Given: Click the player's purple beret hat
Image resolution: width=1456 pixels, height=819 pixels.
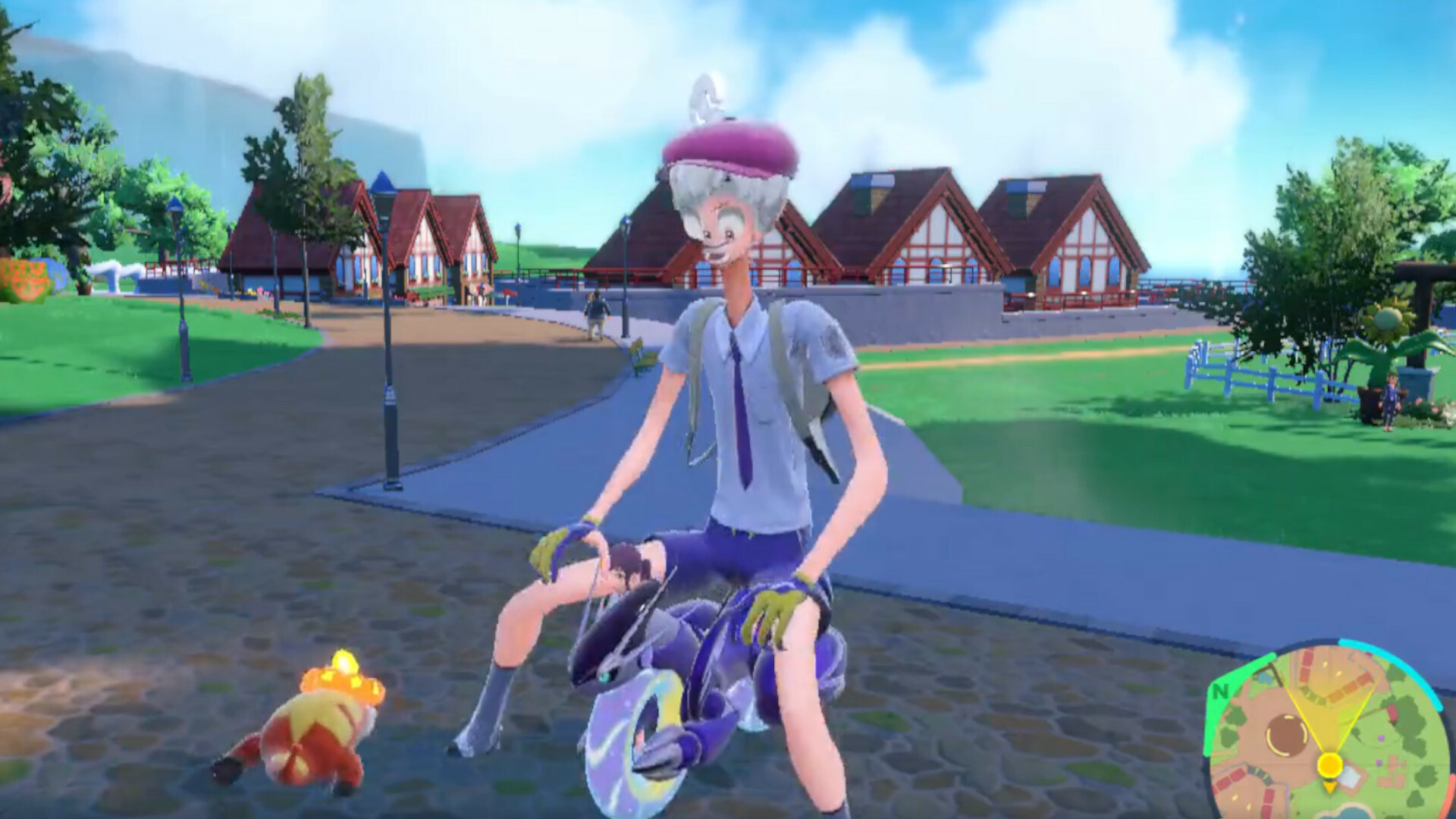Looking at the screenshot, I should [x=728, y=148].
